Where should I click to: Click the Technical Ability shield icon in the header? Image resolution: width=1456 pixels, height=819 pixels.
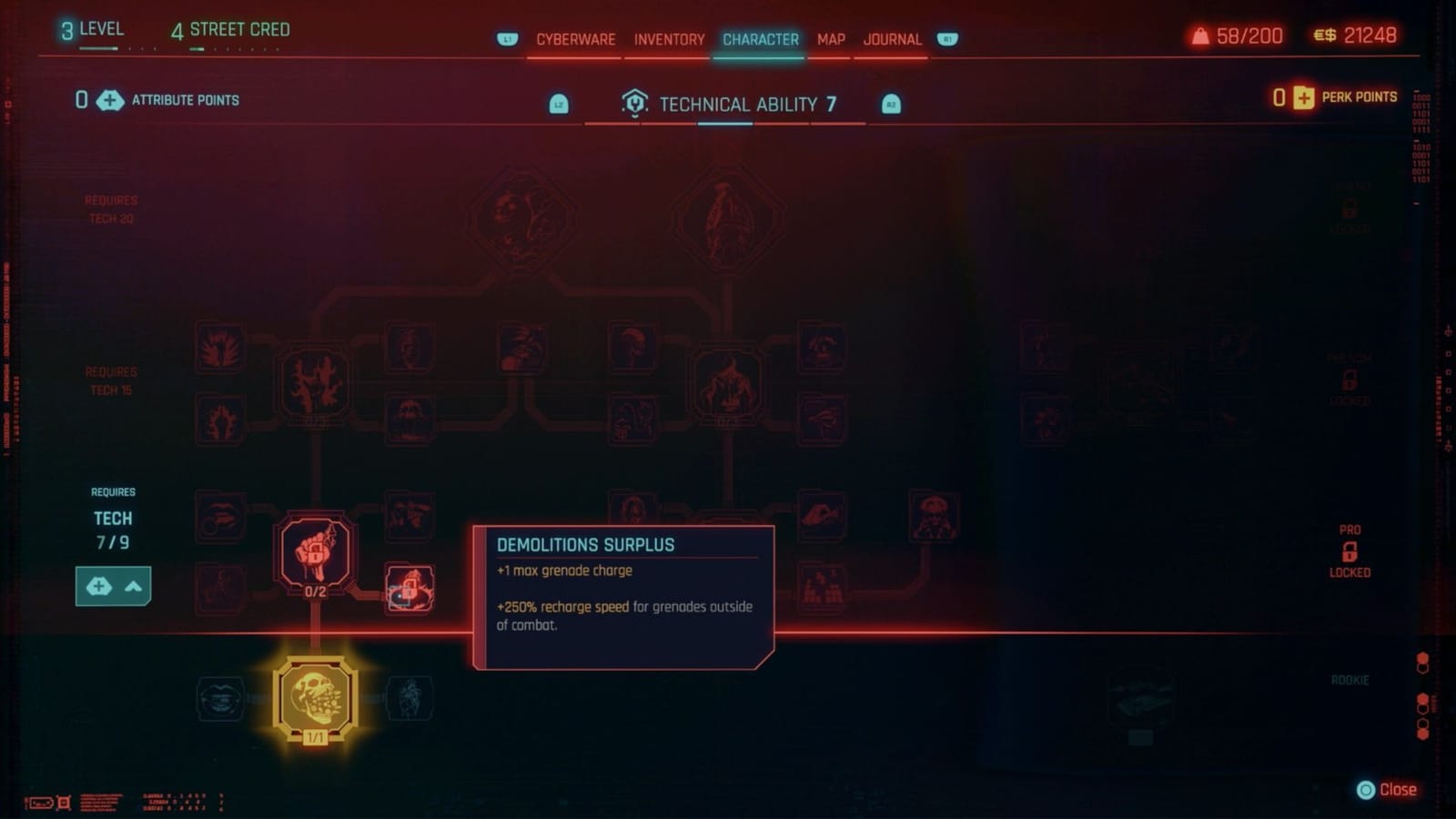point(635,103)
